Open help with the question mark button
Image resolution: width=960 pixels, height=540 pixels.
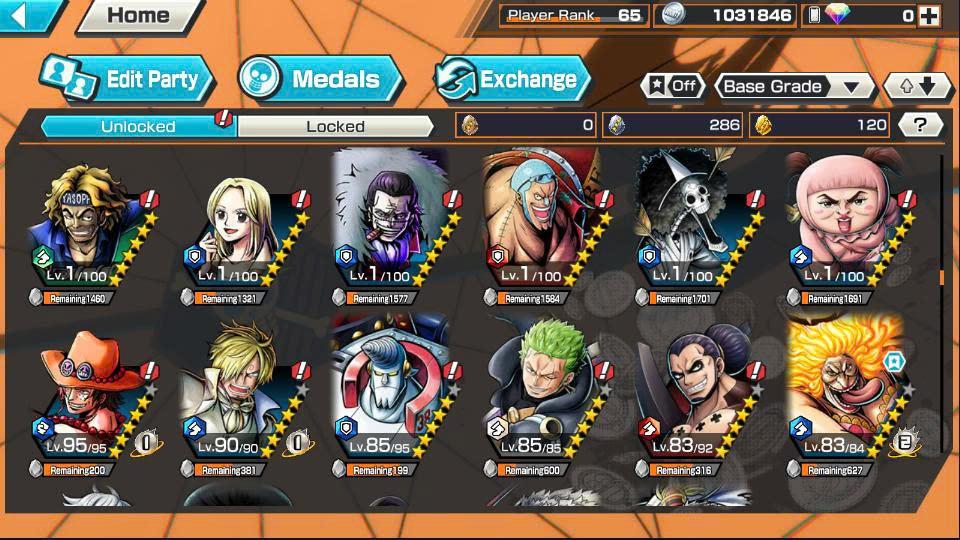tap(921, 125)
